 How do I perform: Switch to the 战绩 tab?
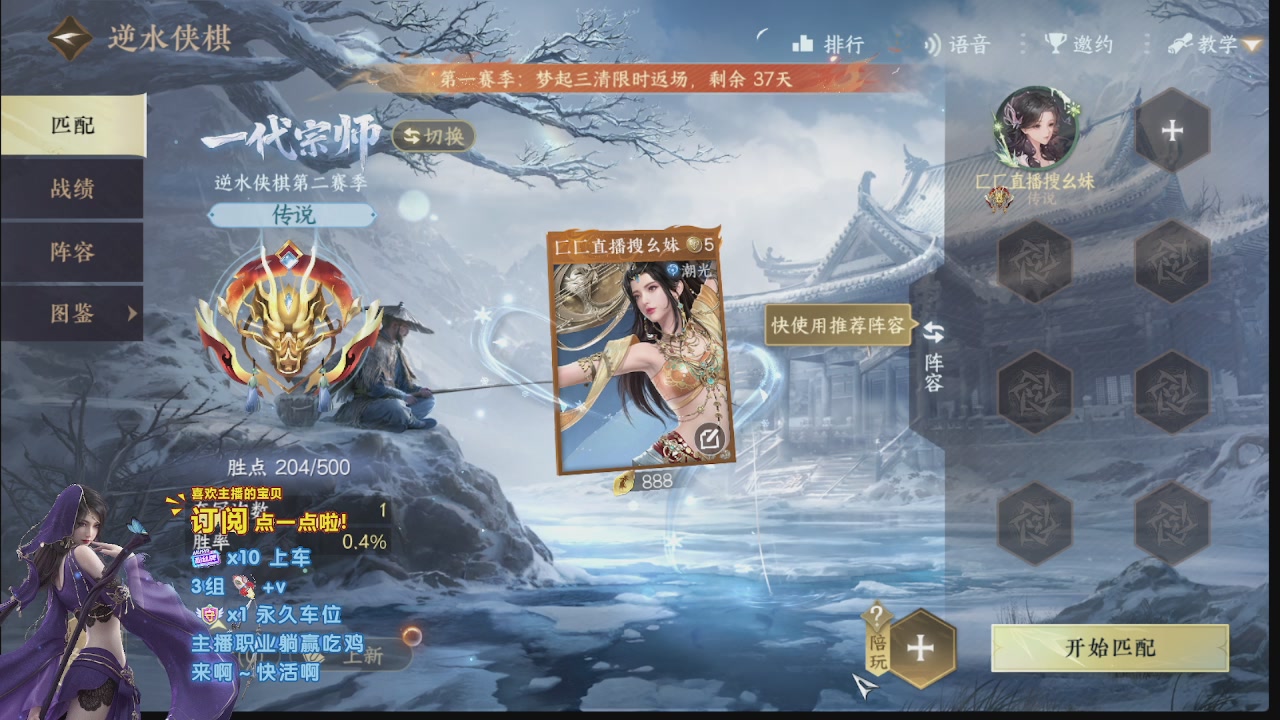70,190
